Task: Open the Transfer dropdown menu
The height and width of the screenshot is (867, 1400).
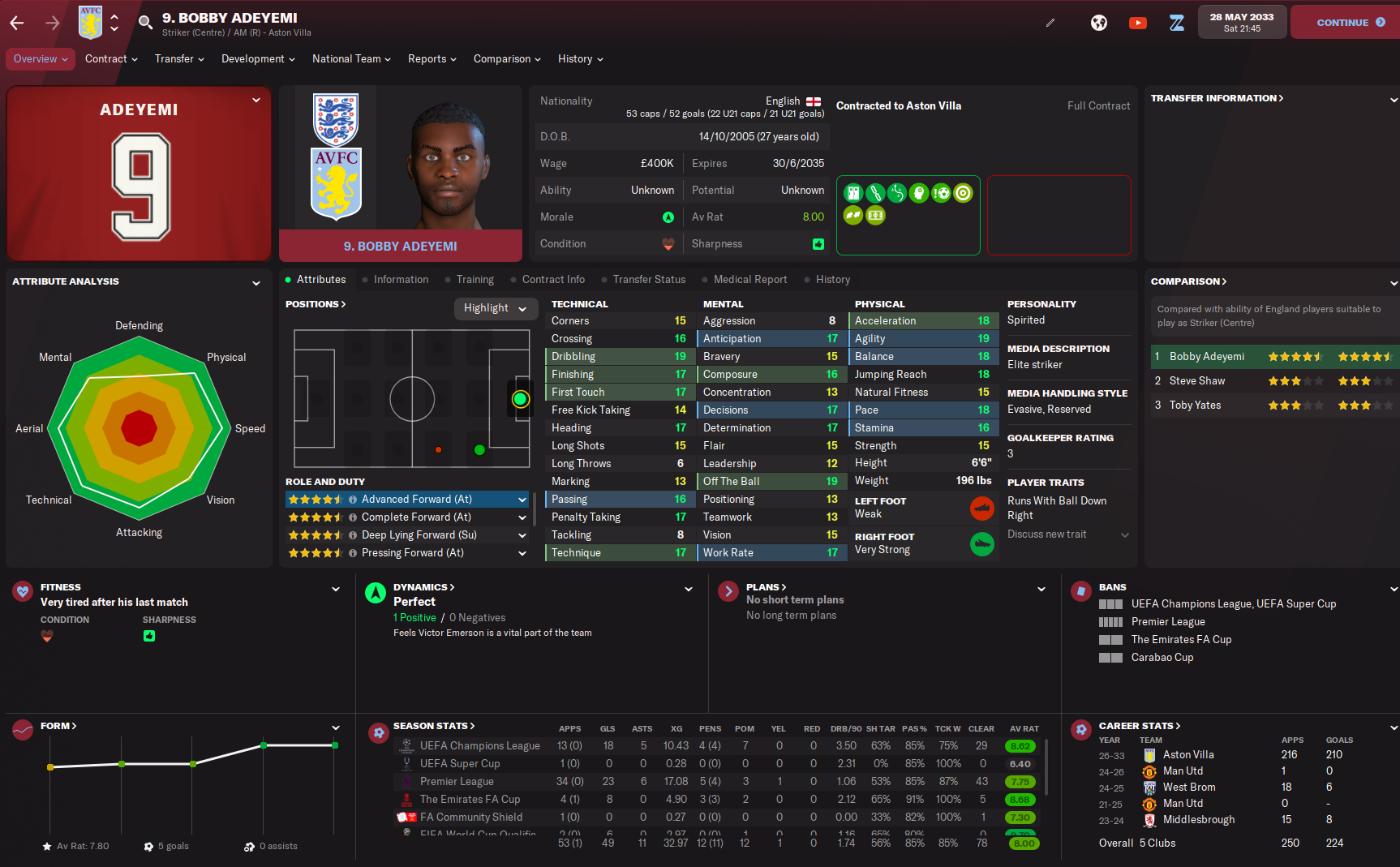Action: click(x=179, y=59)
